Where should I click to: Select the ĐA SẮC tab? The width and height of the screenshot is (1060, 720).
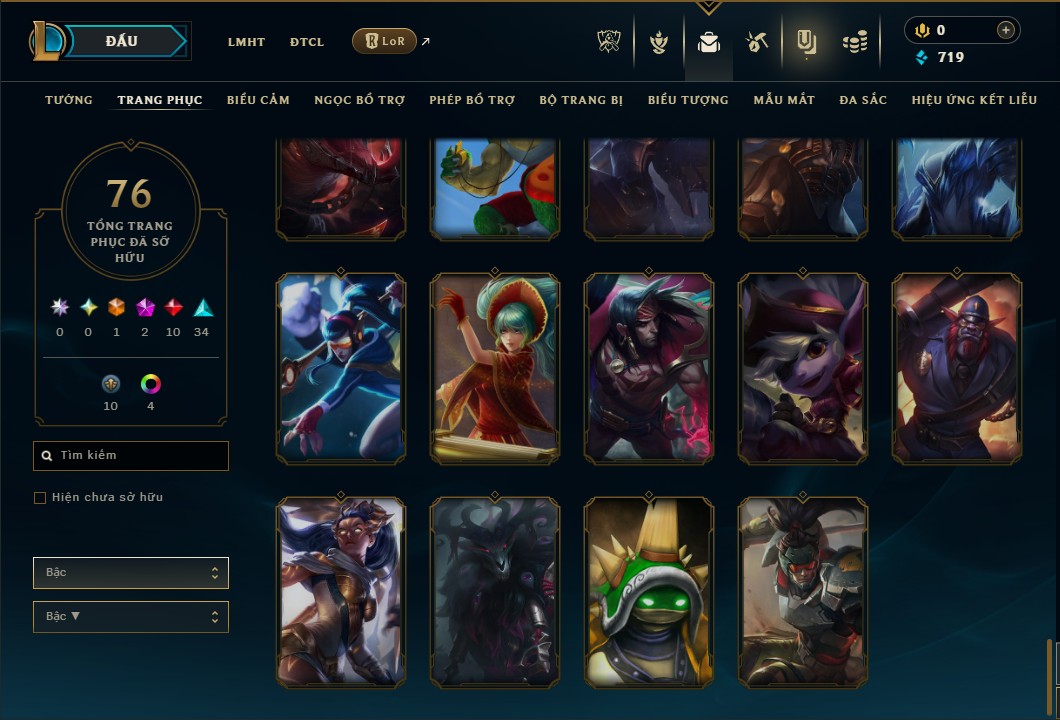863,100
